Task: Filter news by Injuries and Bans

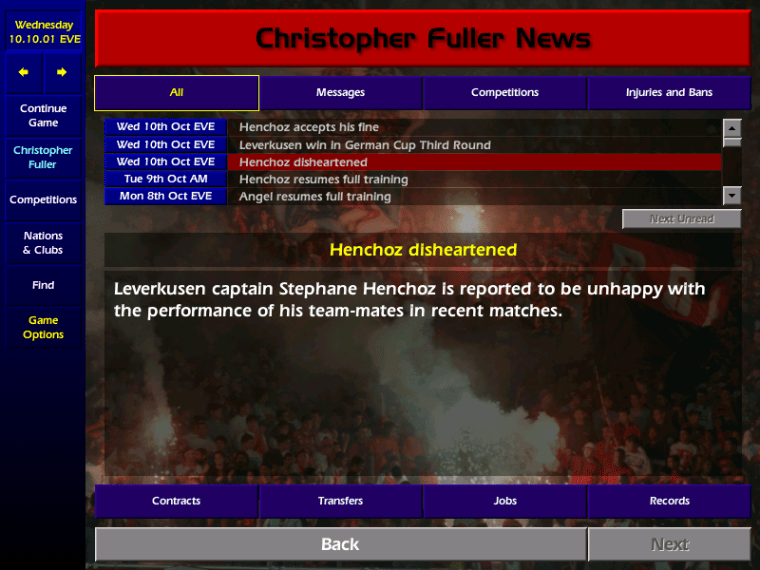Action: (x=669, y=93)
